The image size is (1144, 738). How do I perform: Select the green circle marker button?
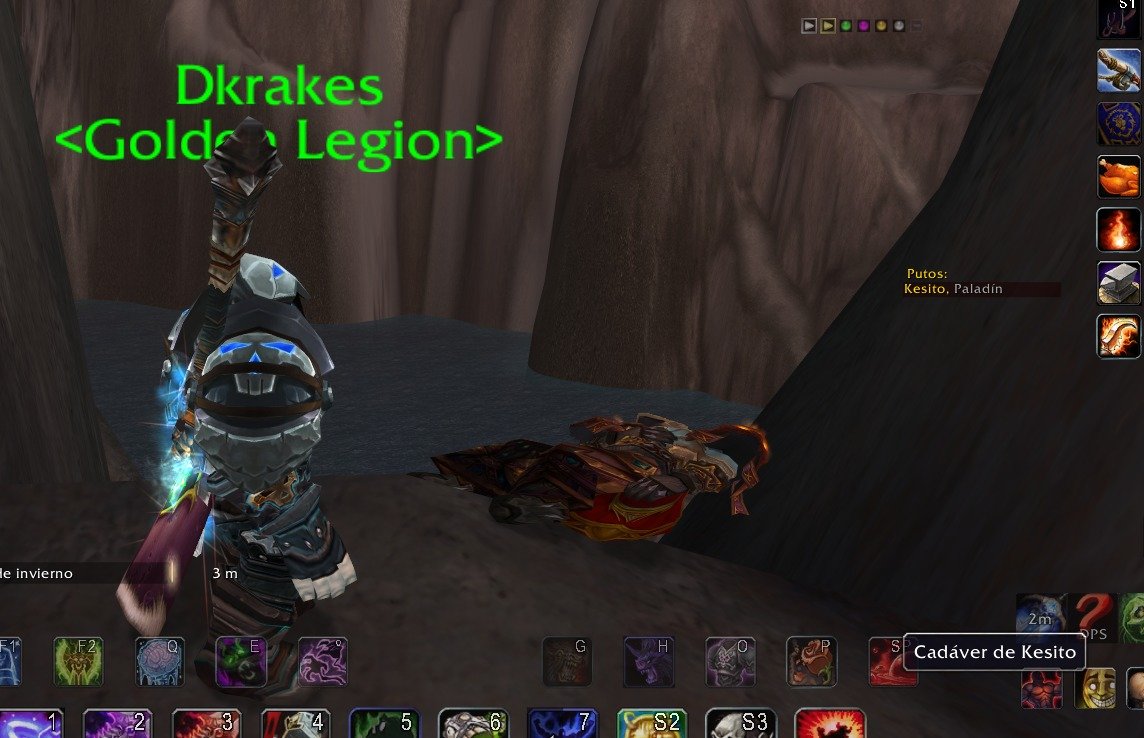point(846,26)
